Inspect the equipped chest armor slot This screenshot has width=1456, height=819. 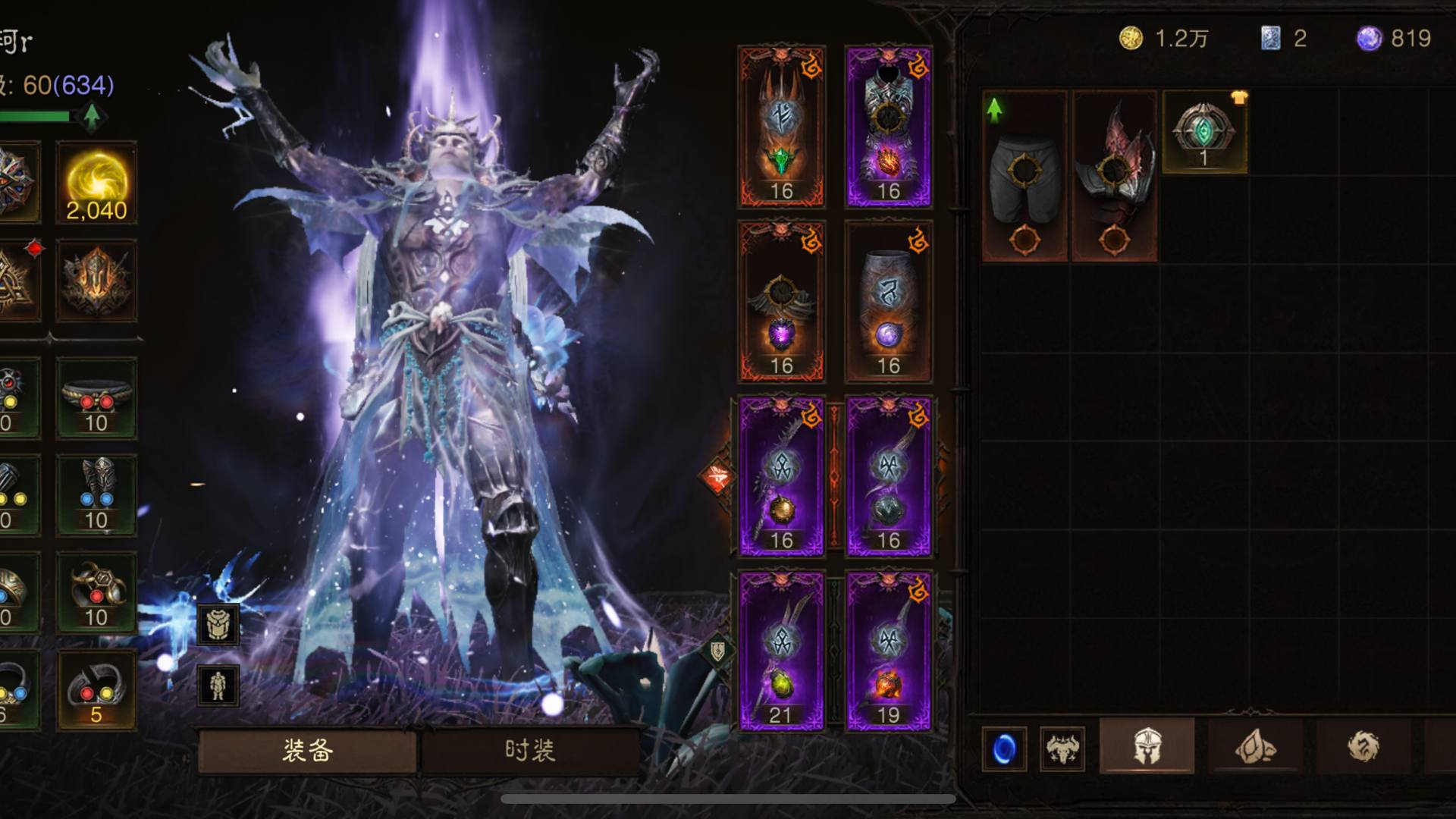(889, 126)
